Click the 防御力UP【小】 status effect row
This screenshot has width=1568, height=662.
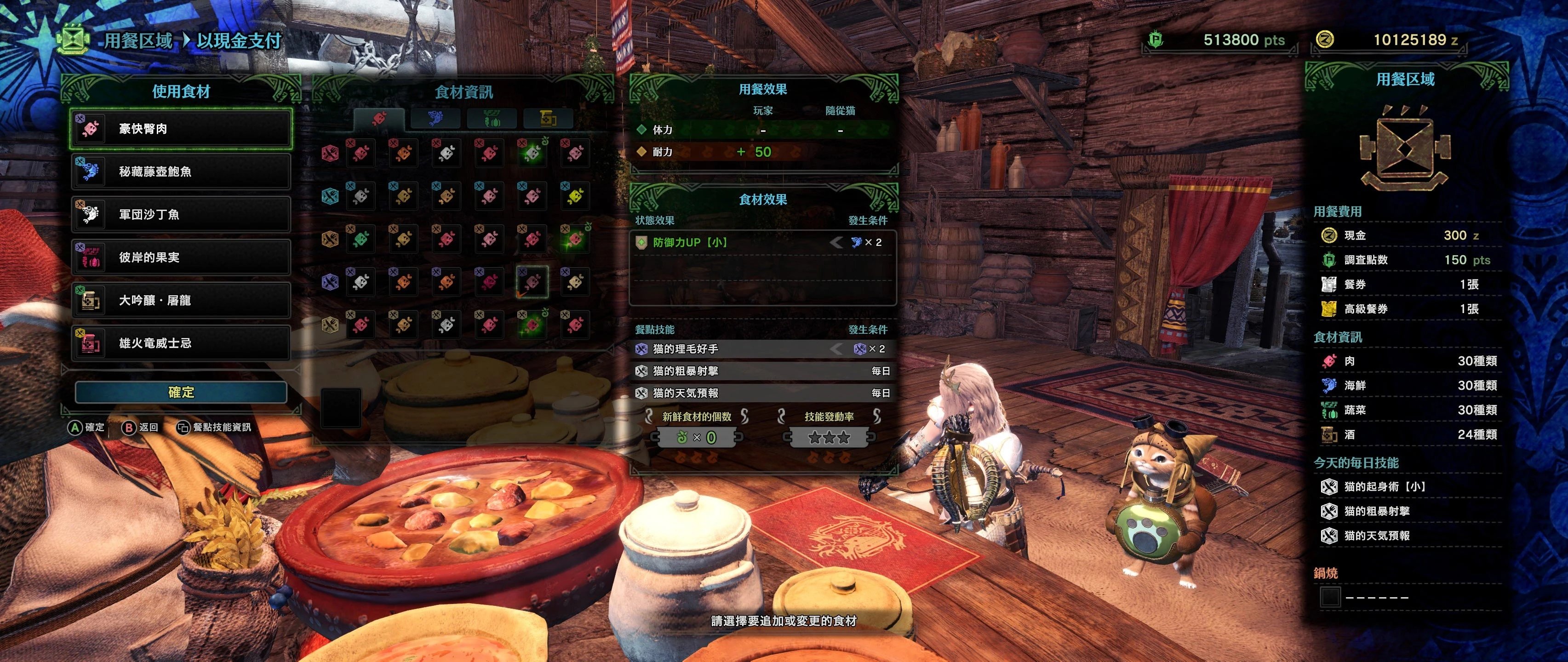pos(762,242)
